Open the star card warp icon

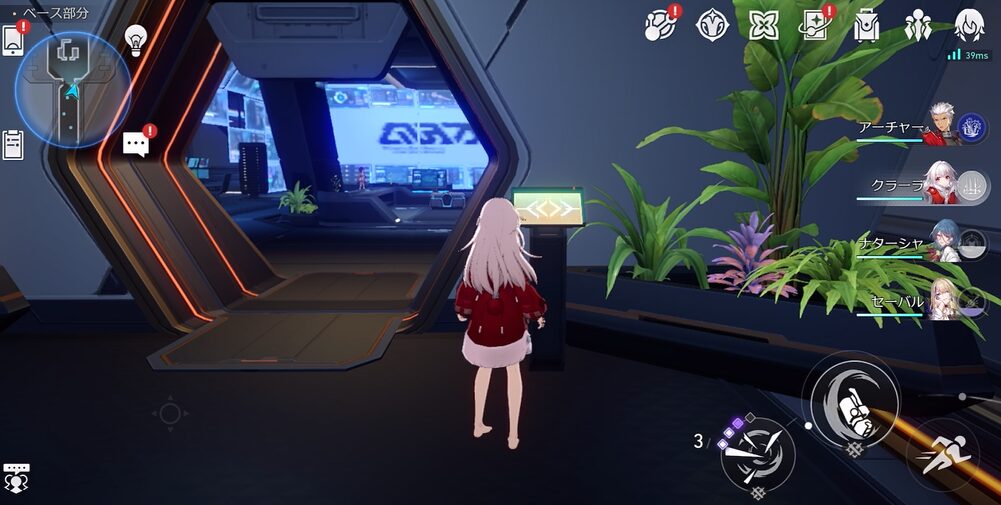(x=815, y=25)
